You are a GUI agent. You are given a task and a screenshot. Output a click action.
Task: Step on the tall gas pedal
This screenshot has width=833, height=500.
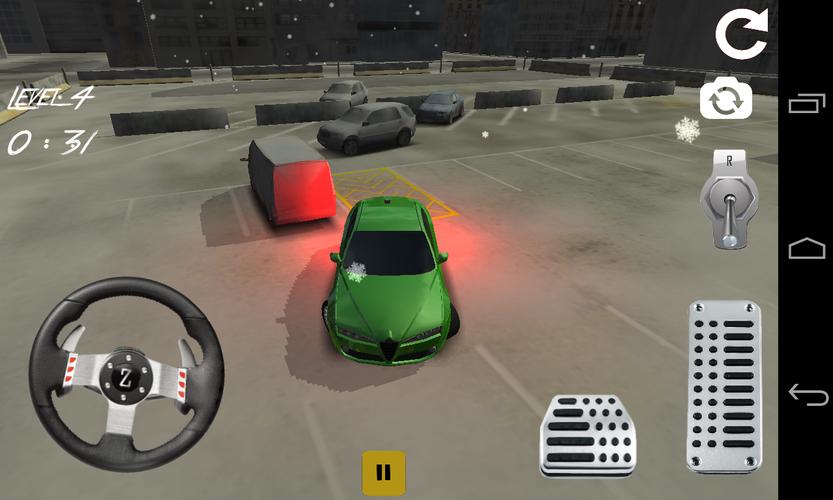[x=723, y=386]
